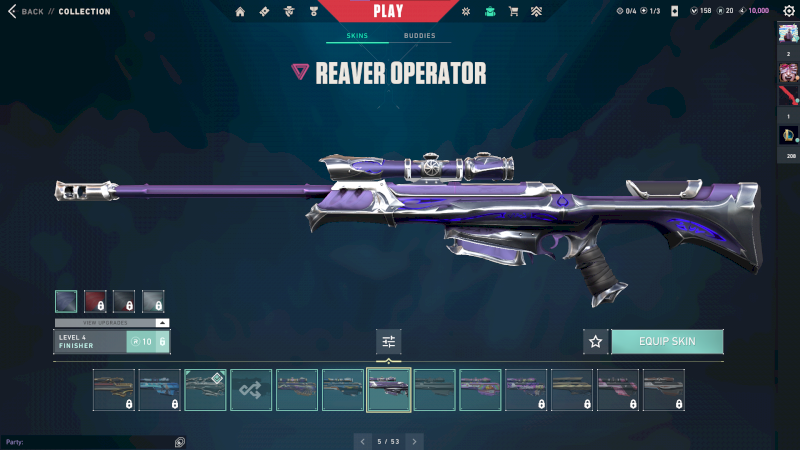
Task: Switch to the Buddies tab
Action: click(419, 36)
